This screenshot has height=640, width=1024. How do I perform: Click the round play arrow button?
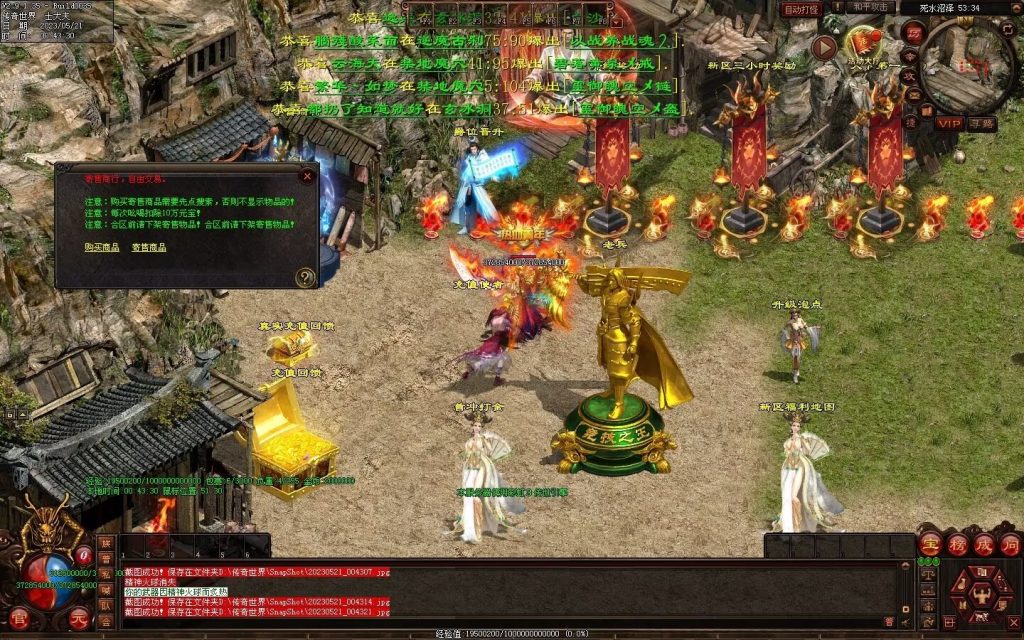pos(825,47)
